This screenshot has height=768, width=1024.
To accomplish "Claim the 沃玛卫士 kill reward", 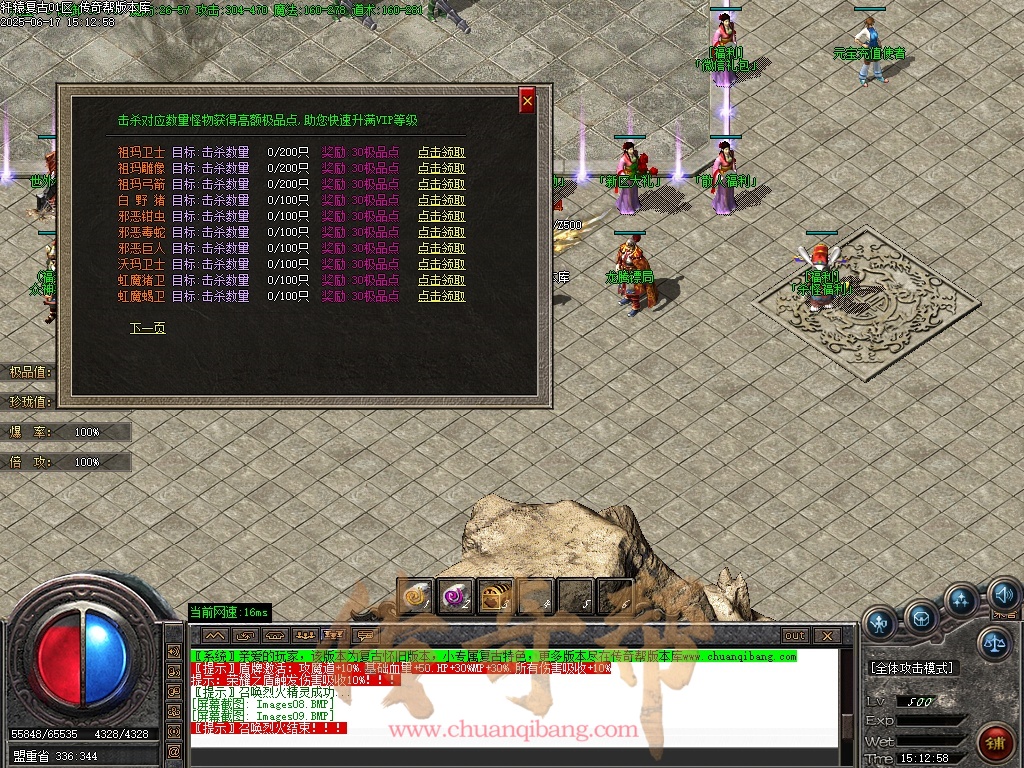I will [441, 265].
